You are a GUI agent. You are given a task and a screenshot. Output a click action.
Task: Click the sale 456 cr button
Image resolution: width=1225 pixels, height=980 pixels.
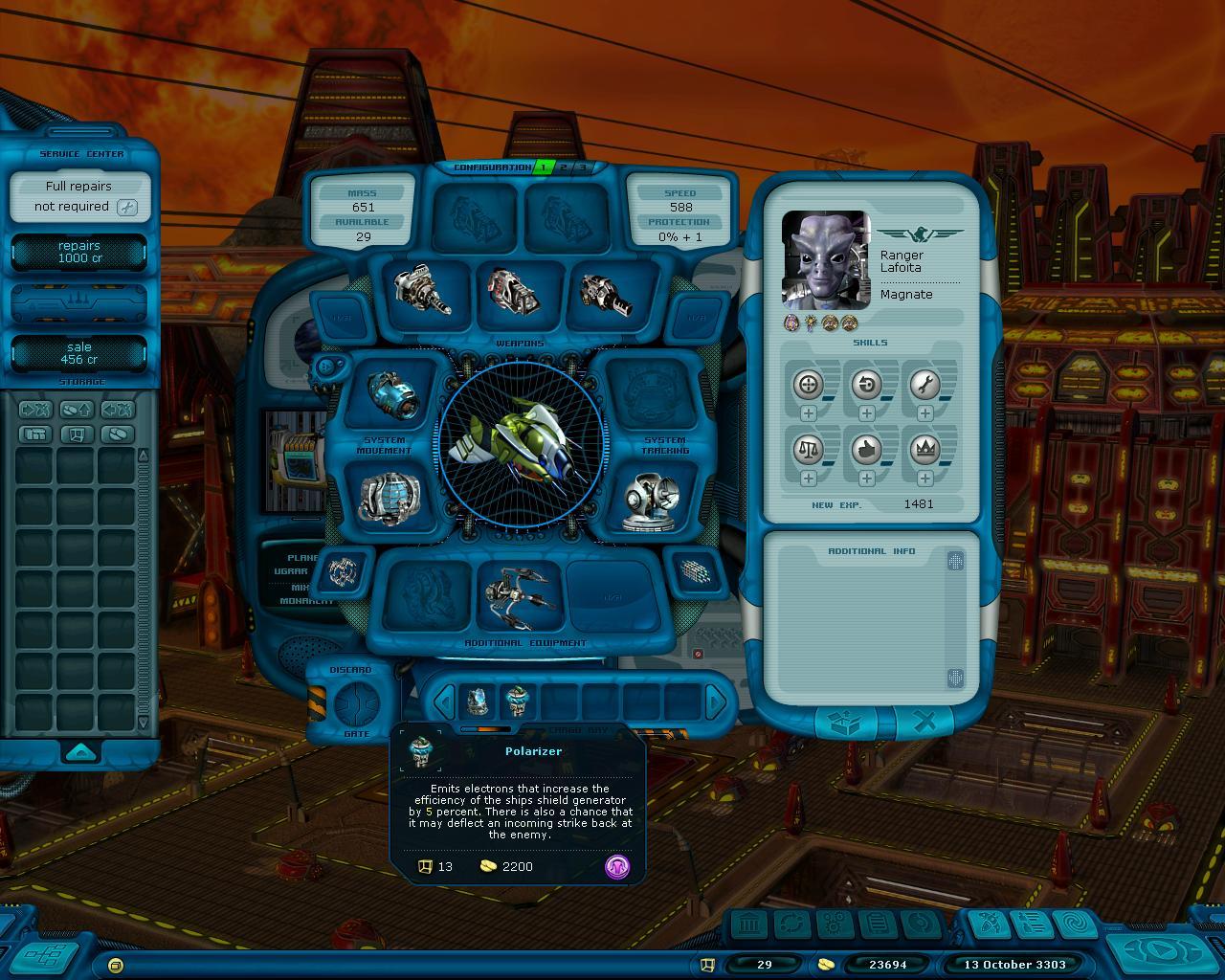(78, 353)
